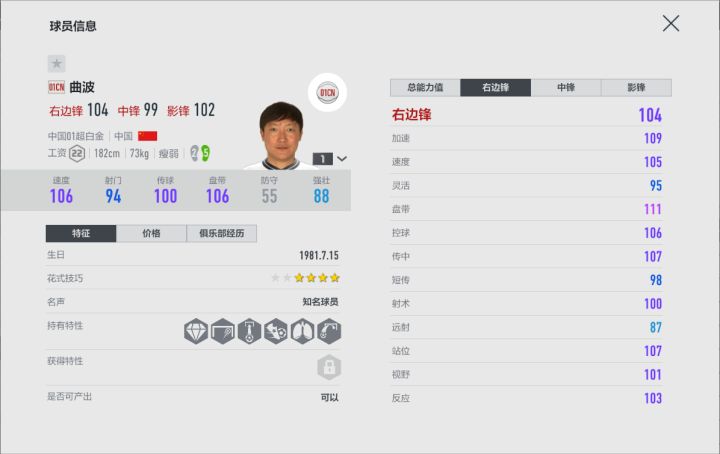Image resolution: width=720 pixels, height=454 pixels.
Task: Switch to the 价格 tab
Action: coord(151,234)
